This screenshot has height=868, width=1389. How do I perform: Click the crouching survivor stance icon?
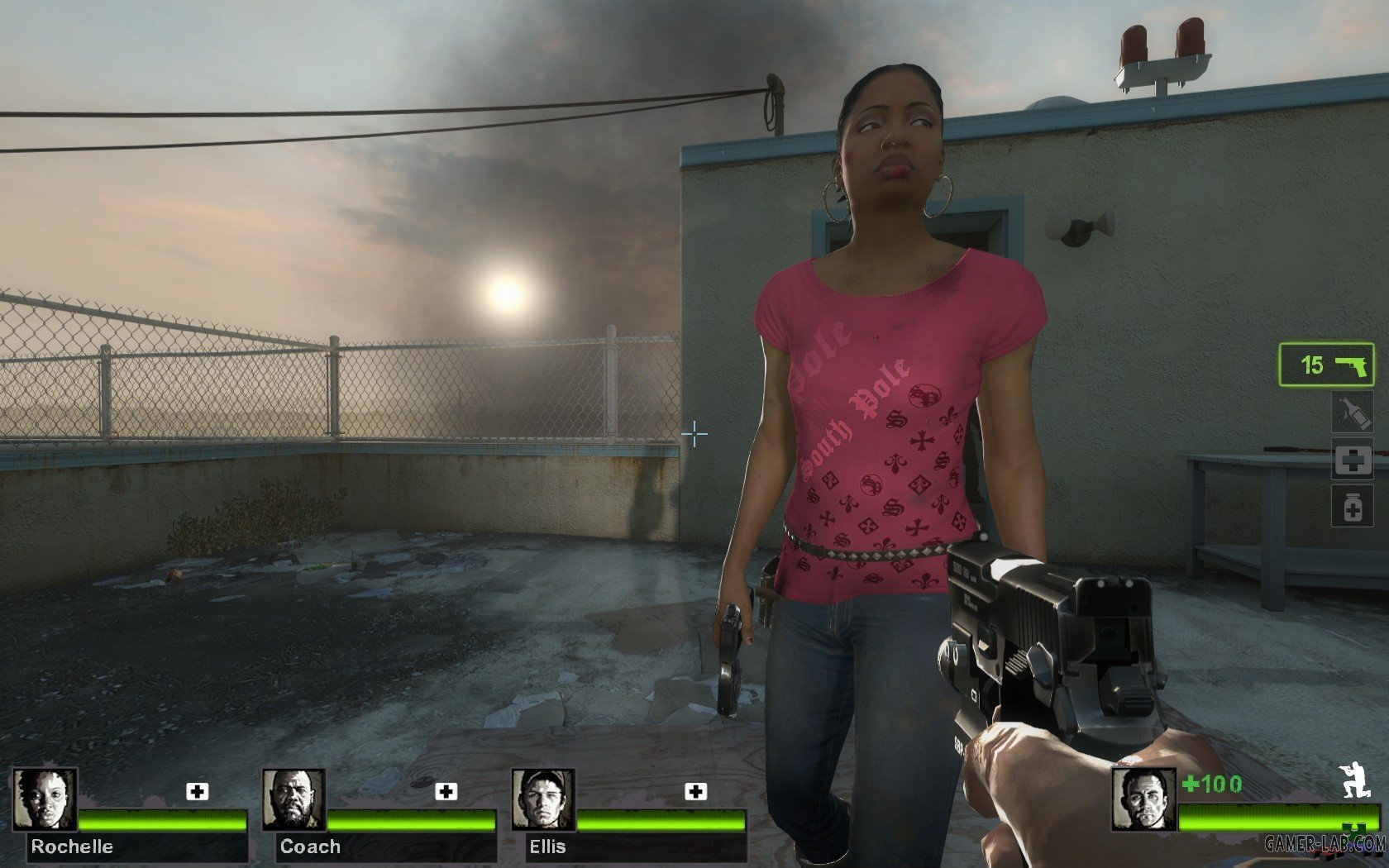tap(1354, 781)
